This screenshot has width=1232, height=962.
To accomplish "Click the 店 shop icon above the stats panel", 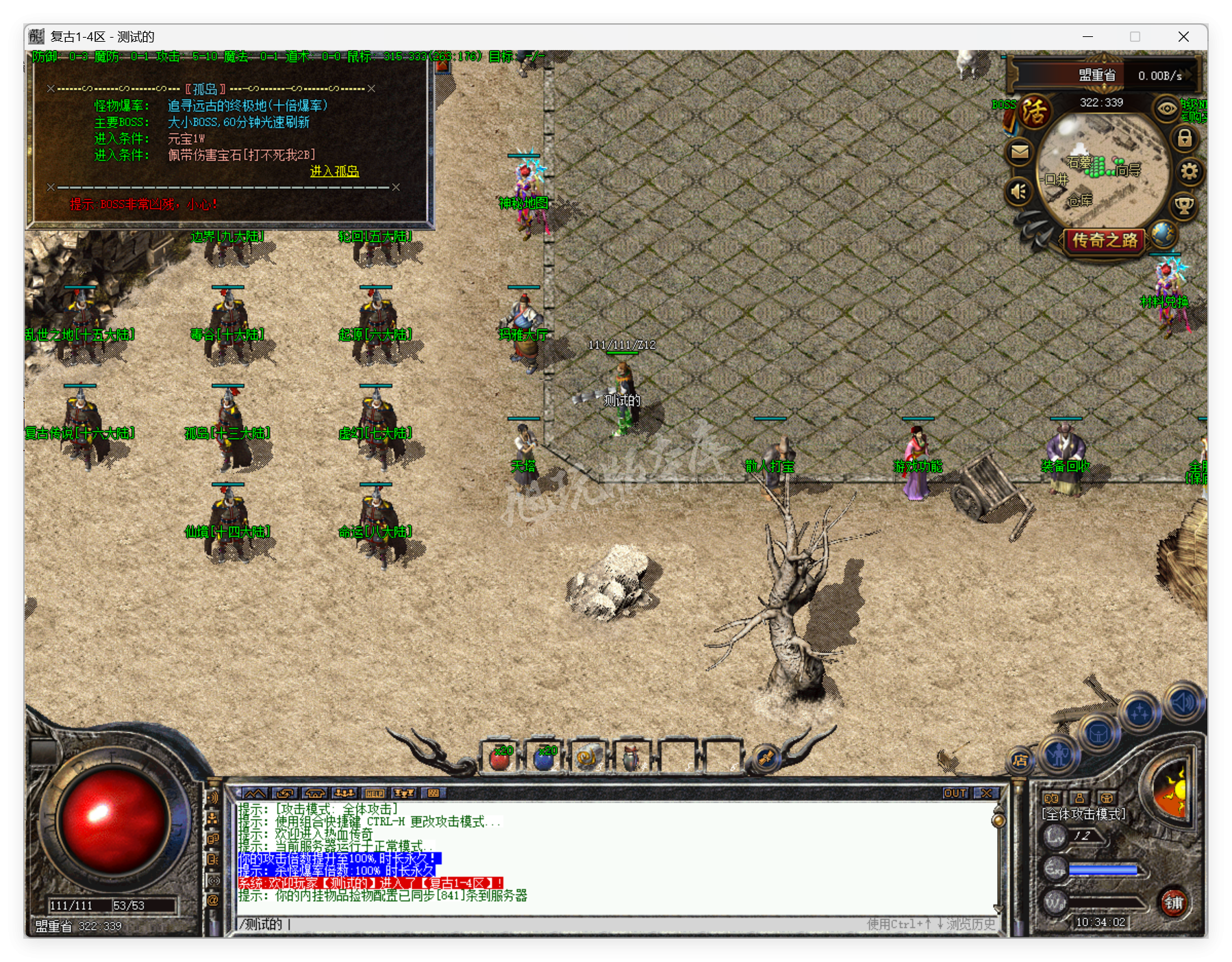I will point(1020,760).
